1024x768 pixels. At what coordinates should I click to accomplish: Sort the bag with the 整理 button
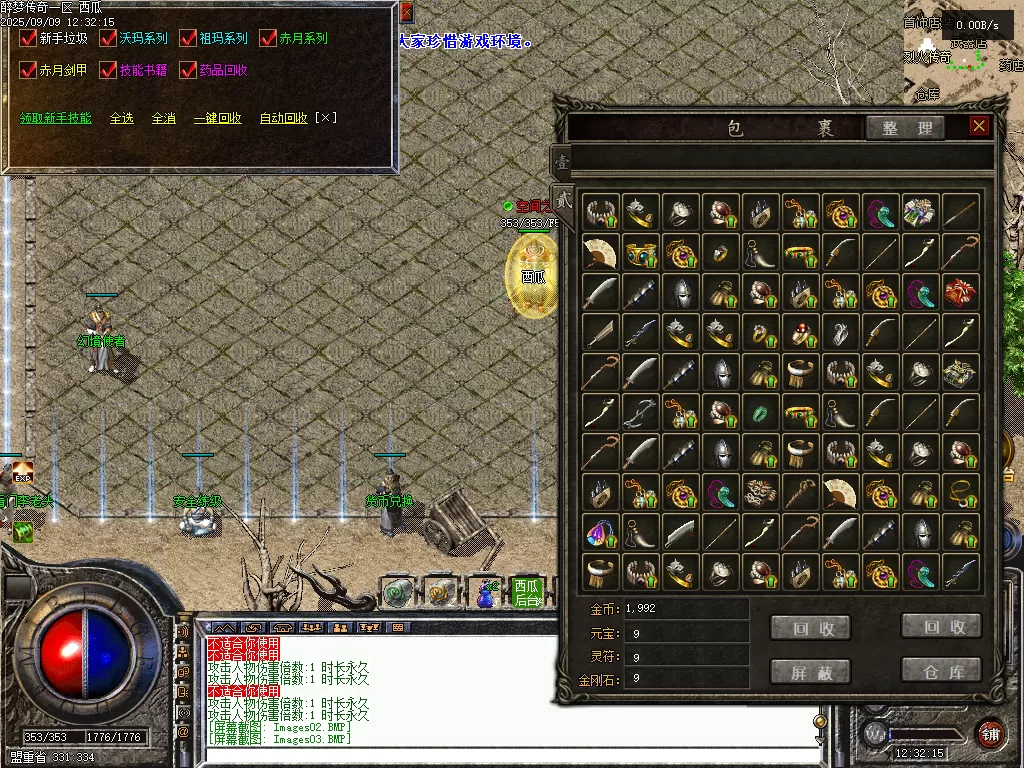(906, 128)
